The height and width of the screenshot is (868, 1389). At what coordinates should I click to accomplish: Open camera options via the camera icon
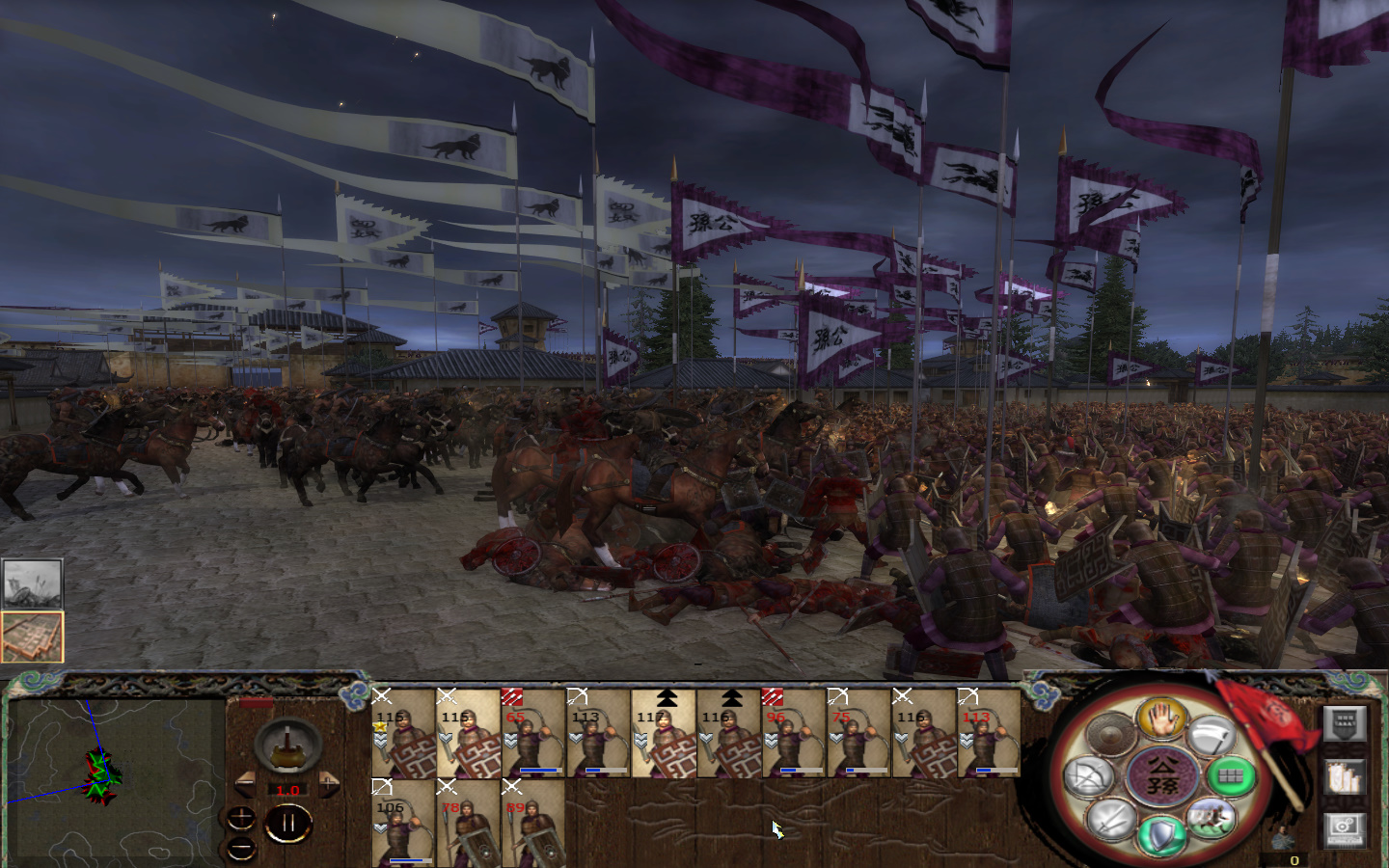(1344, 831)
